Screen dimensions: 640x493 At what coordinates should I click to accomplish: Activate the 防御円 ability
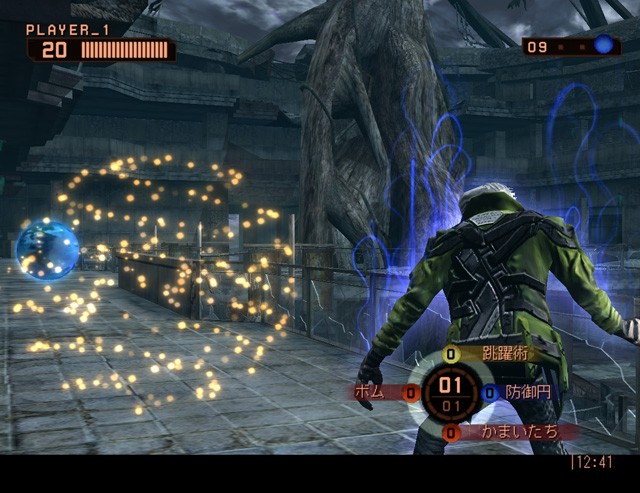click(x=527, y=393)
